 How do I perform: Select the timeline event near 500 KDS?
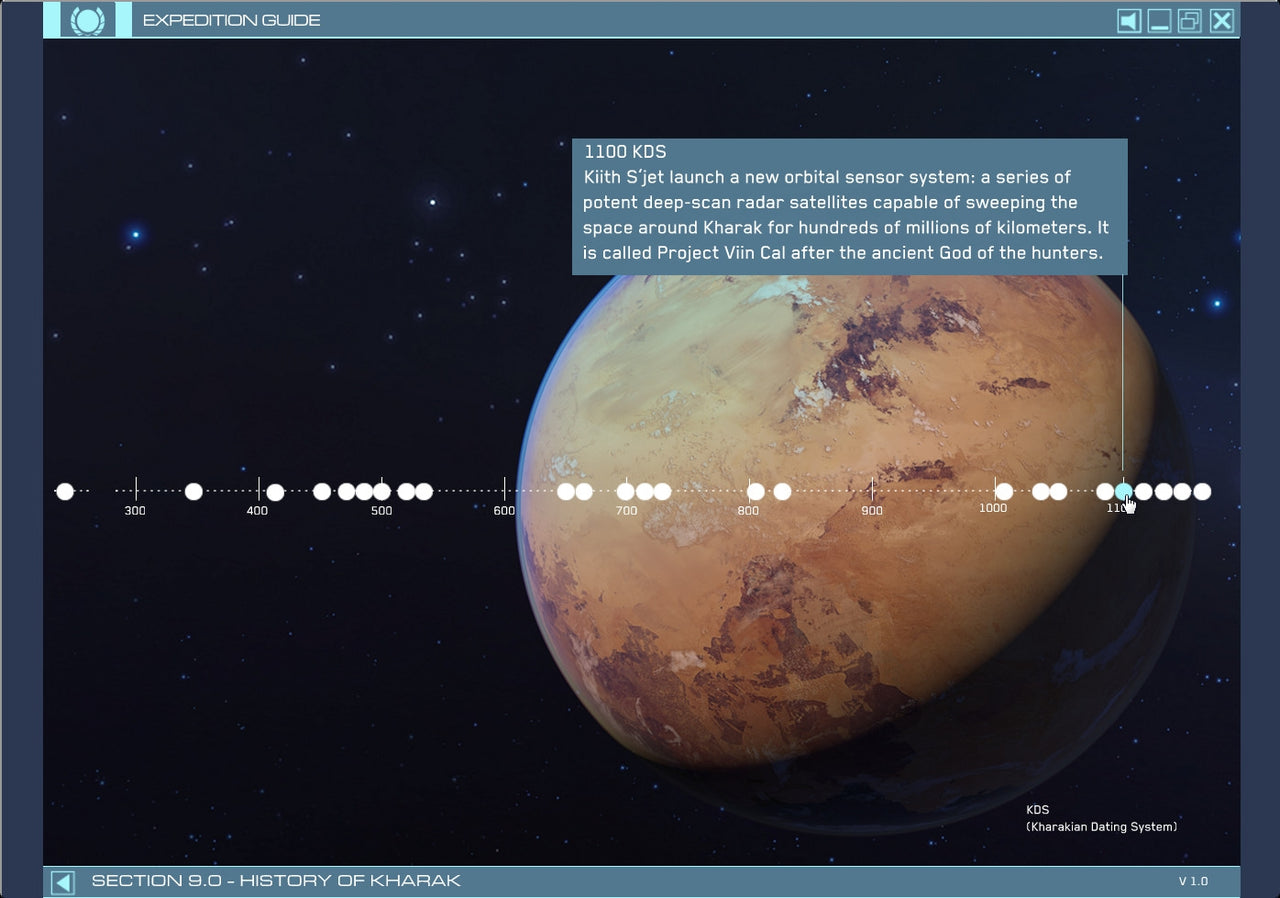(x=381, y=491)
